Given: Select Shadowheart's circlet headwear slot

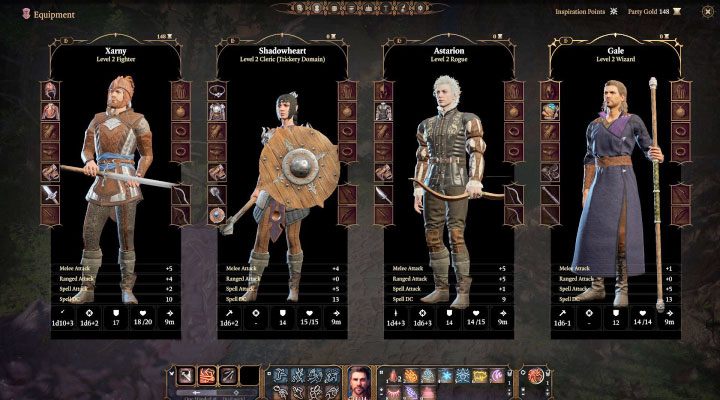Looking at the screenshot, I should click(215, 90).
